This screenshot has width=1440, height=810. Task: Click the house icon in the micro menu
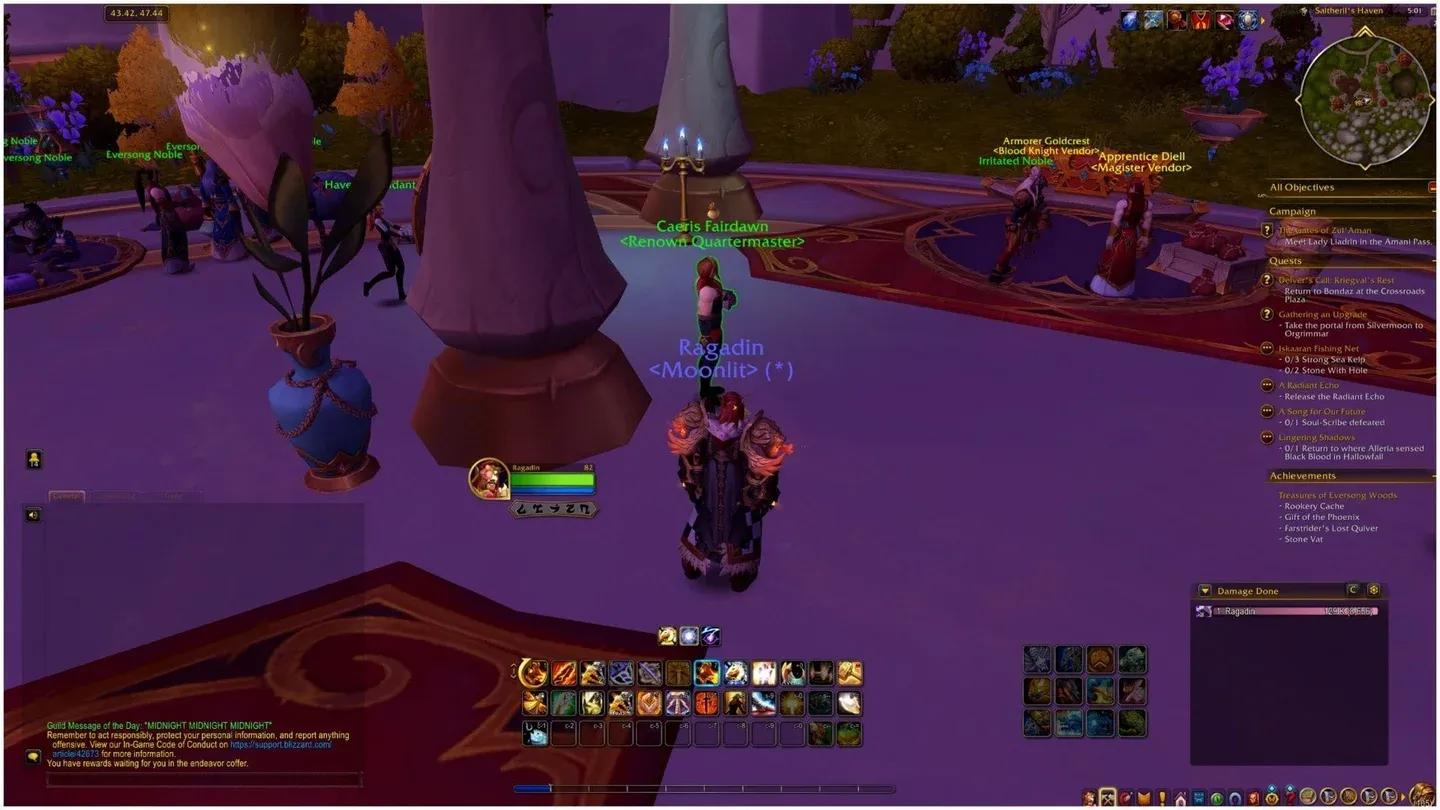point(1181,797)
